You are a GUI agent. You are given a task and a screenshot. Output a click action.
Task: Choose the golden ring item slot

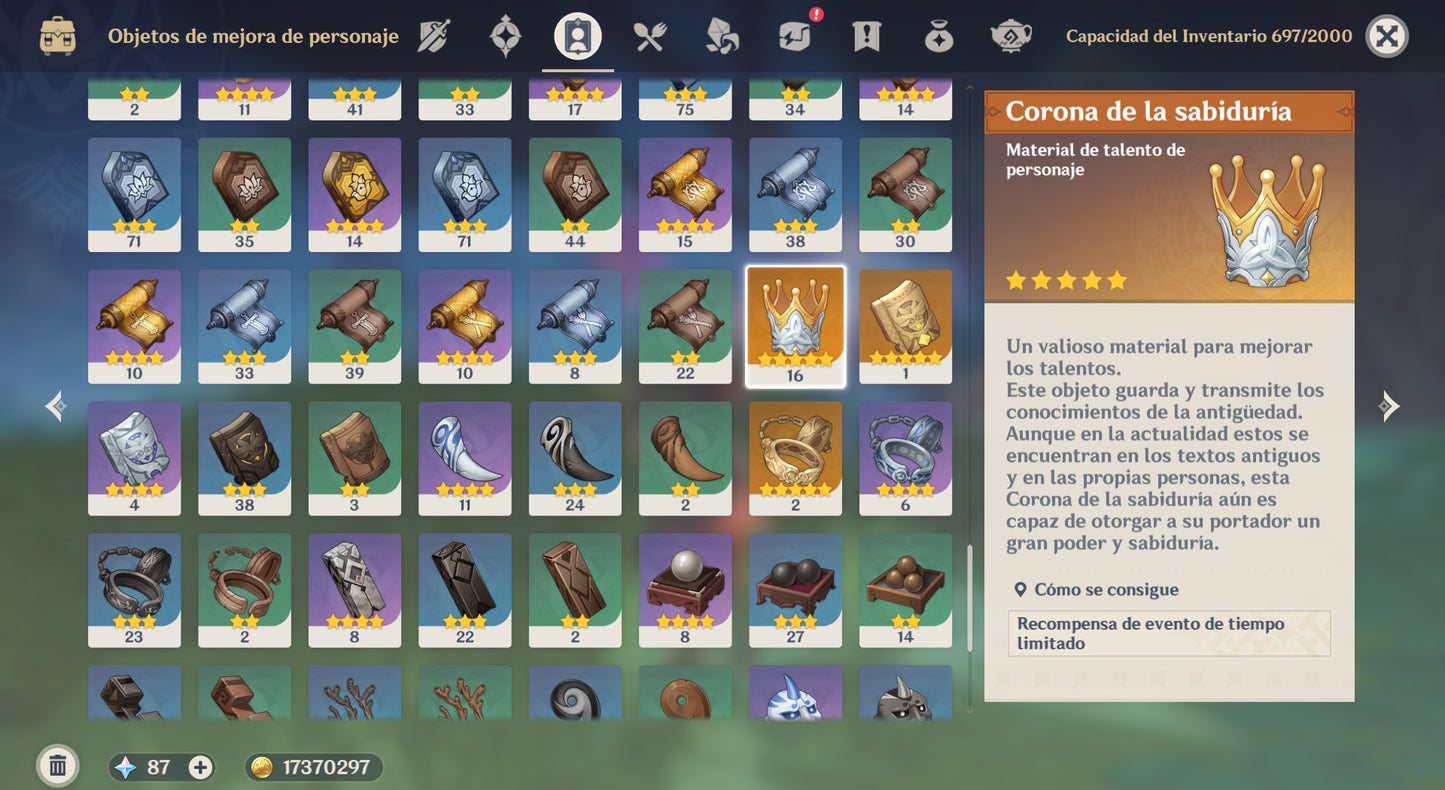(795, 458)
